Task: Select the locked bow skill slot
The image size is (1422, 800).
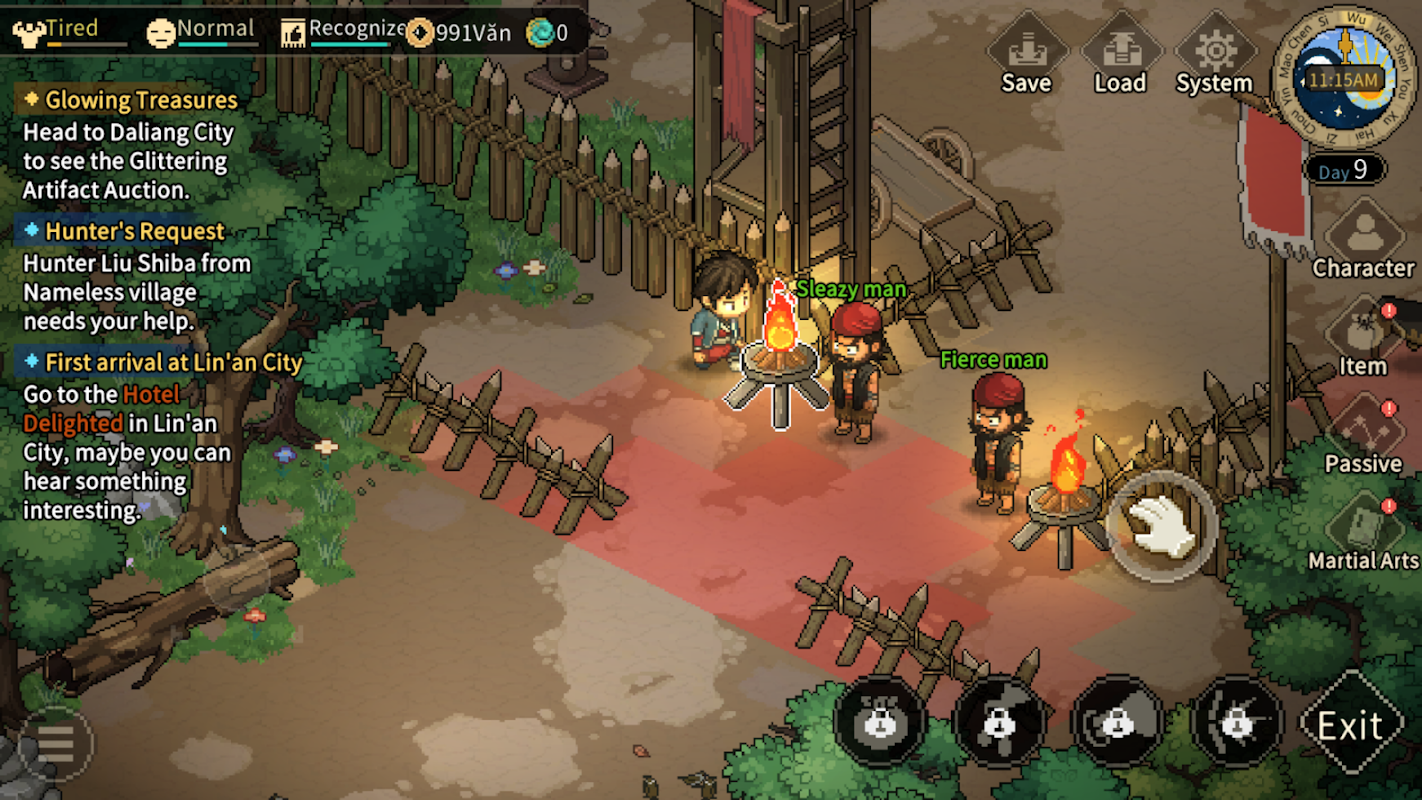Action: pyautogui.click(x=1237, y=722)
